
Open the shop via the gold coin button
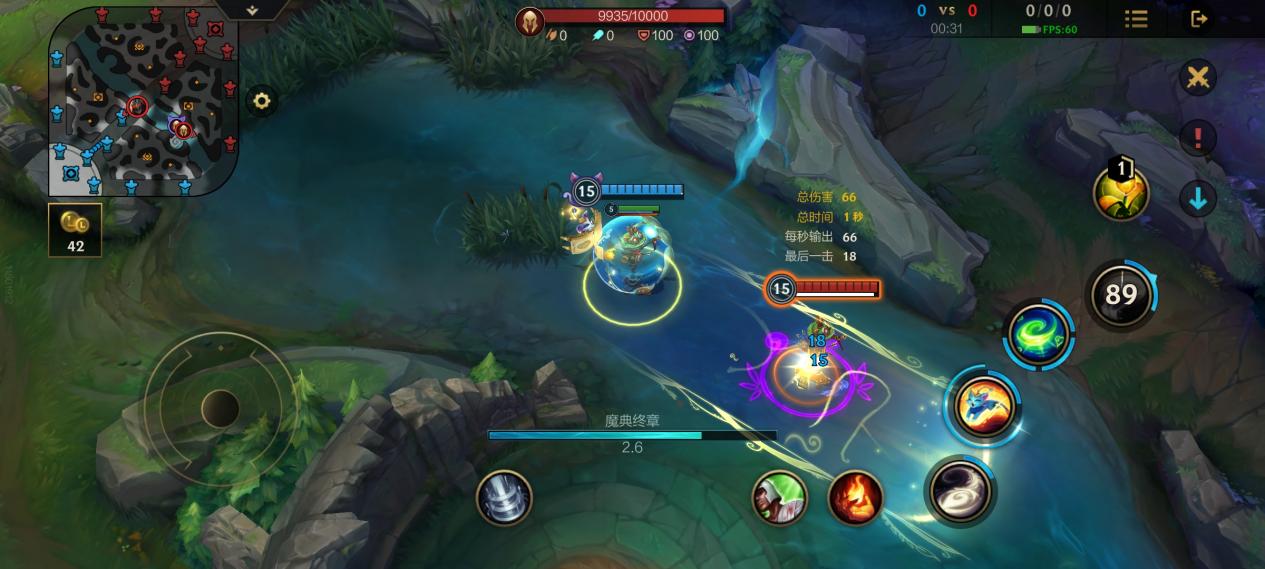(x=75, y=230)
